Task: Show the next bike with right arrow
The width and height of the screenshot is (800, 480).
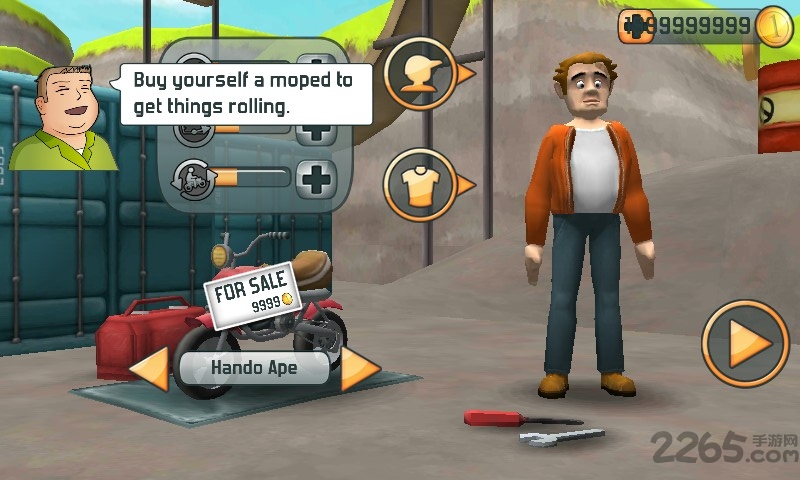Action: [x=359, y=368]
